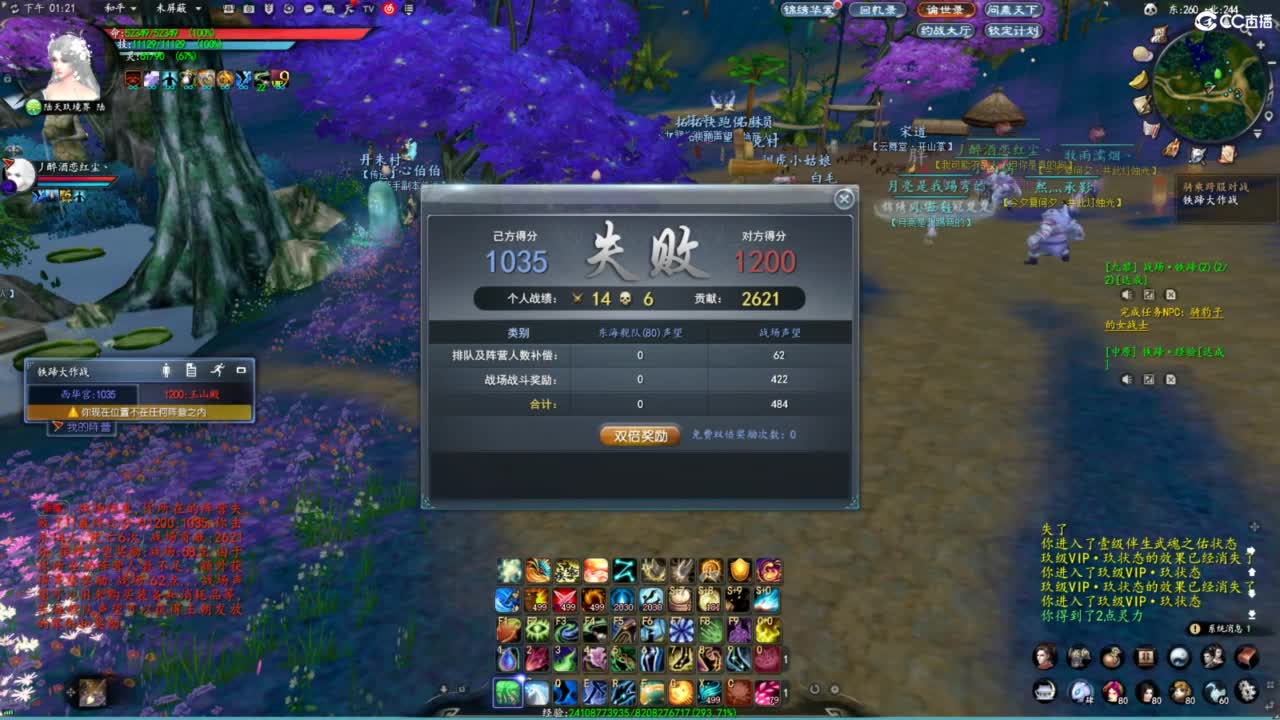Open the couple portraits icon in bottom-right menu
This screenshot has height=720, width=1280.
[x=1210, y=656]
